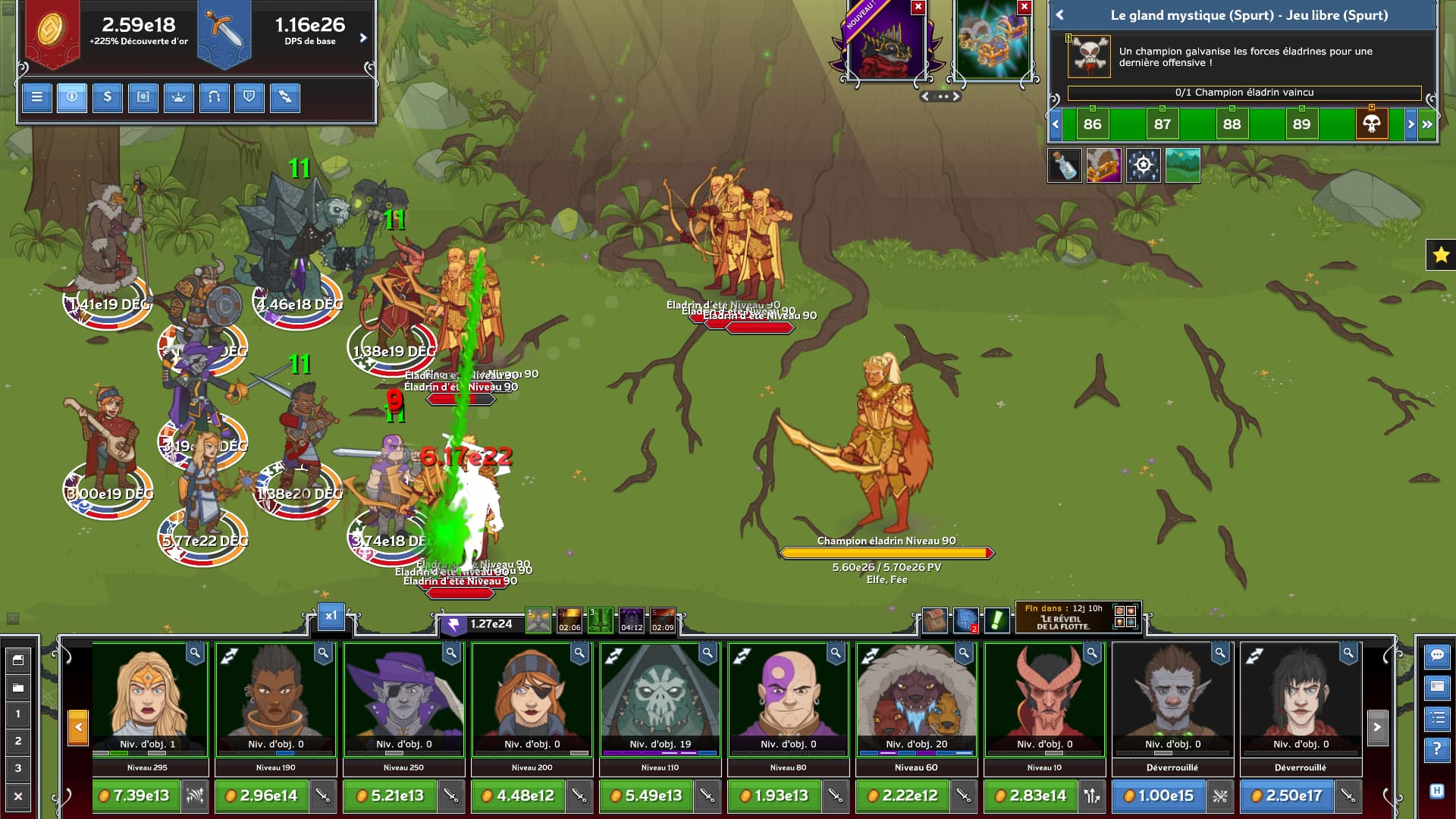Close the dragon promo card labeled NOUVEAU

pyautogui.click(x=918, y=8)
